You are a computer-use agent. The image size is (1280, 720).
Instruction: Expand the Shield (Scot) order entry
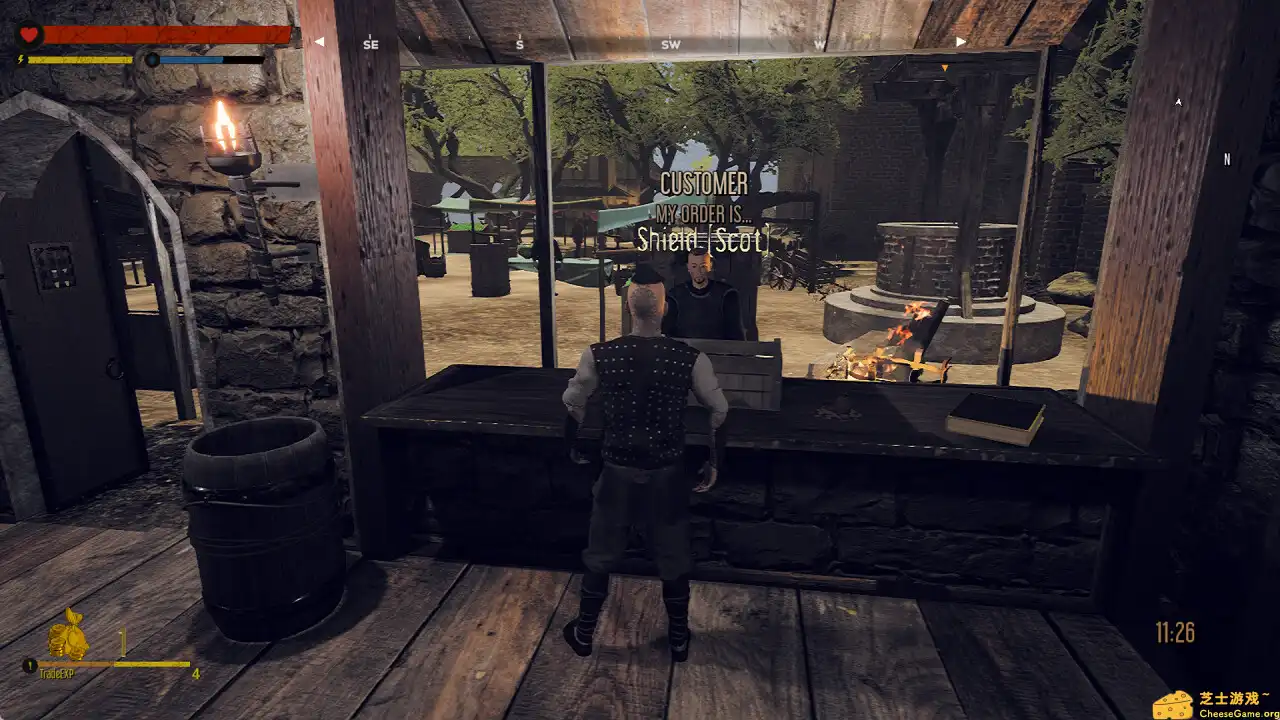pos(703,238)
